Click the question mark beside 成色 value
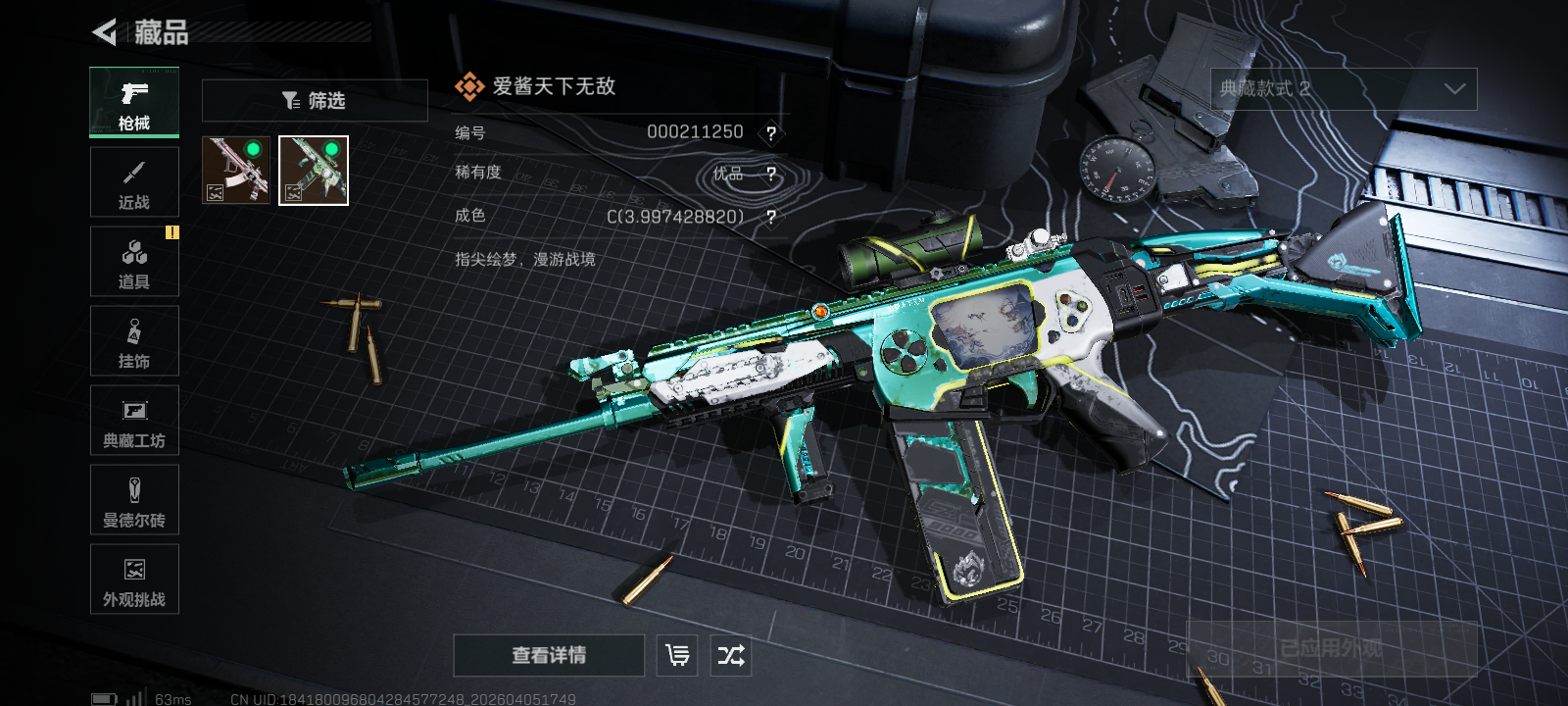Image resolution: width=1568 pixels, height=706 pixels. tap(771, 217)
